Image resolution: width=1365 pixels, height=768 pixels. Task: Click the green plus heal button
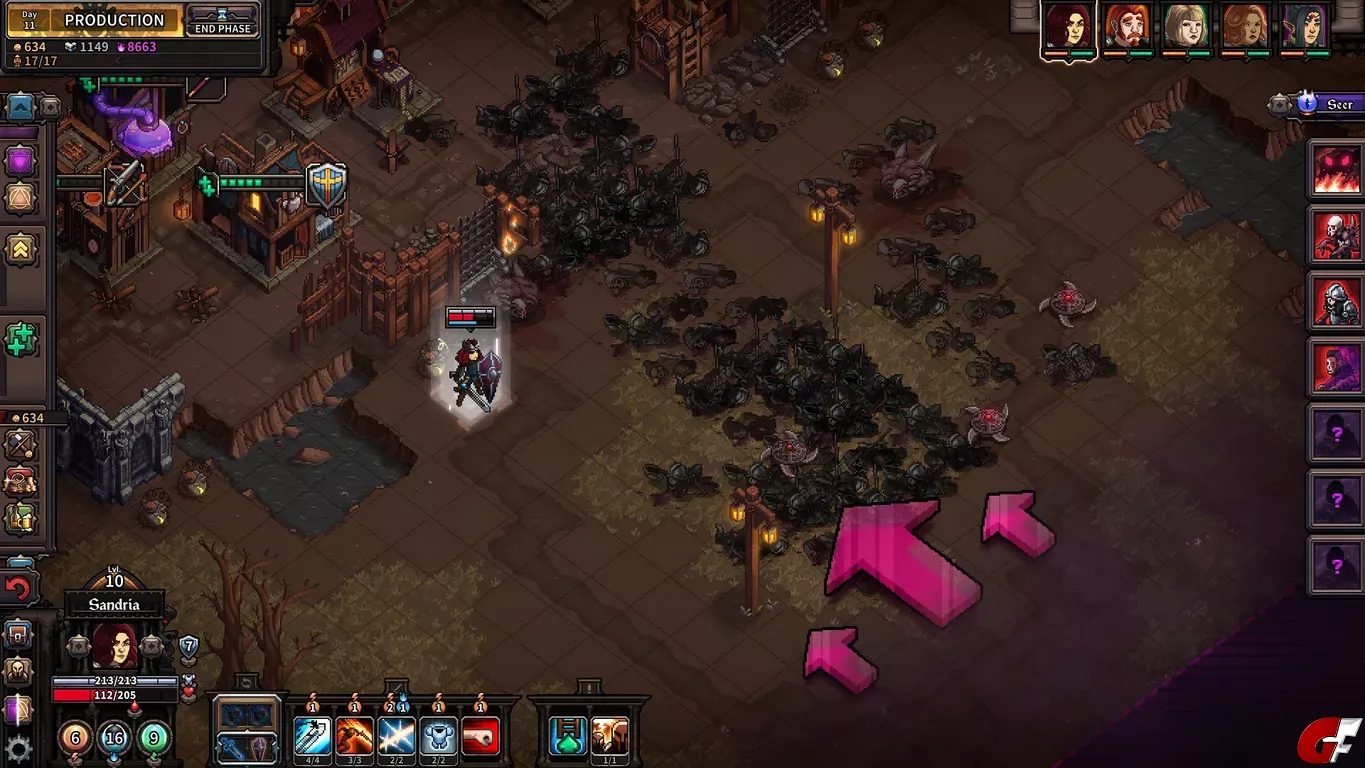tap(19, 340)
